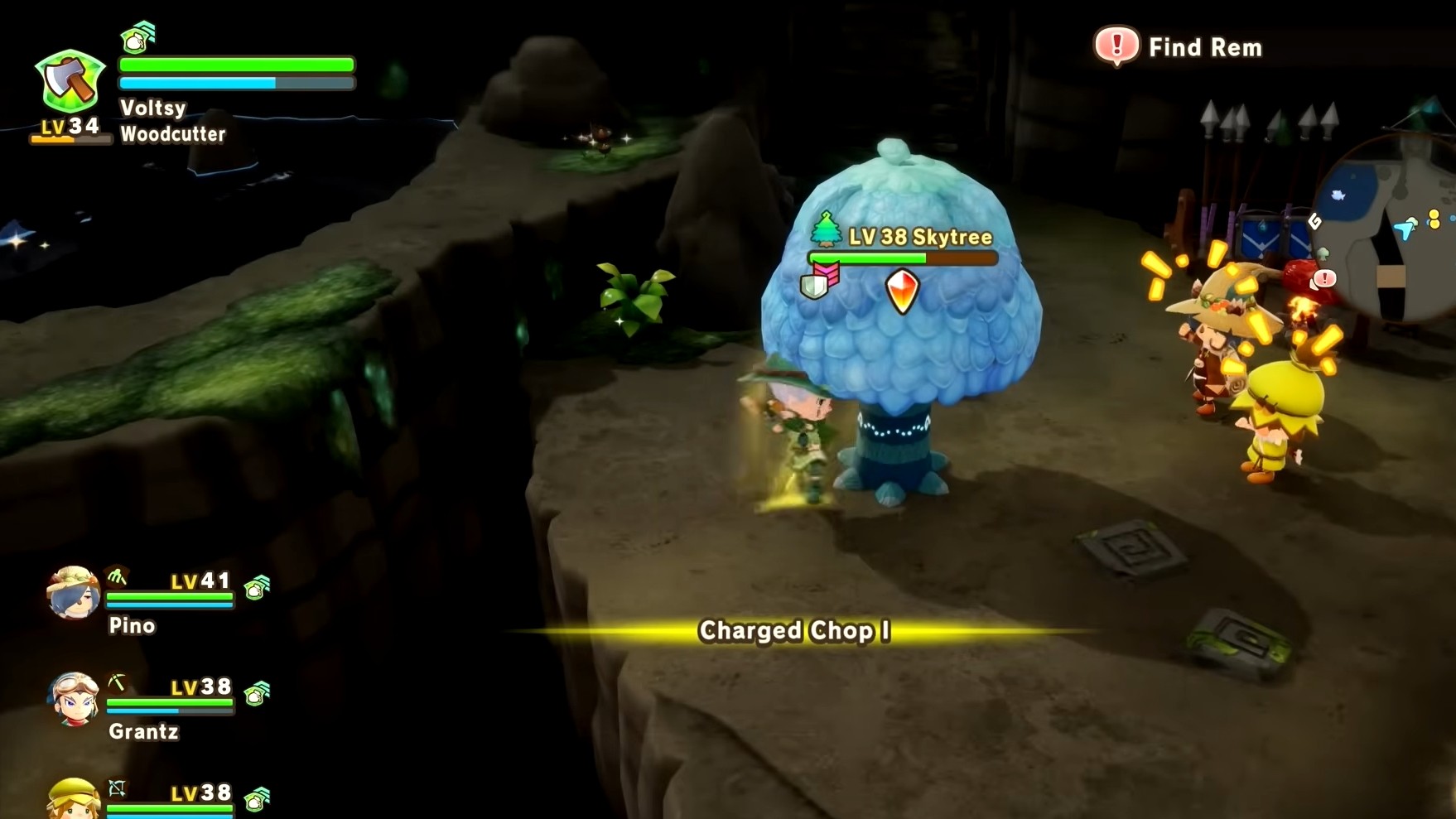Click the buff icon above Voltsy's health bar
The image size is (1456, 819).
pos(137,36)
